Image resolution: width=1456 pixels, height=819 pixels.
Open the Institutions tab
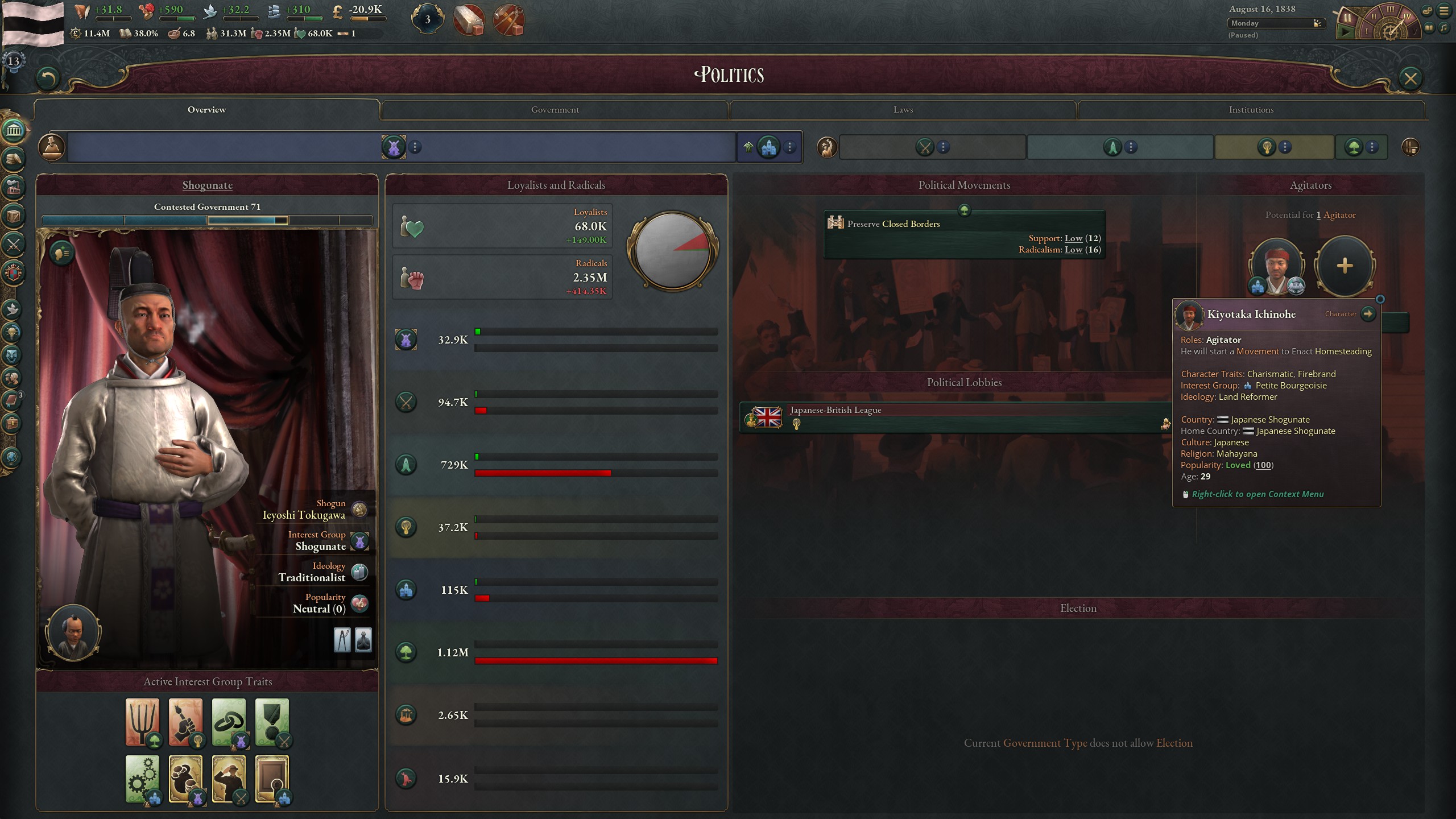coord(1251,109)
